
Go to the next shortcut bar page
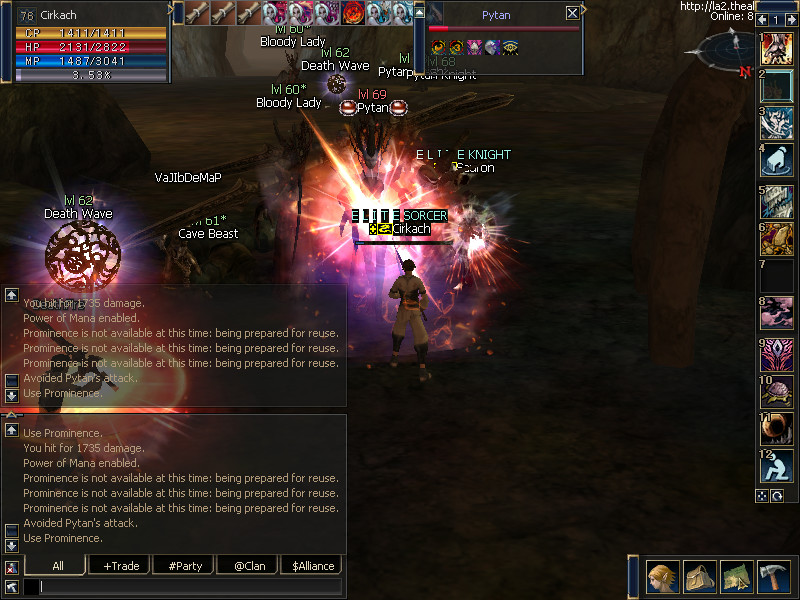(x=791, y=20)
